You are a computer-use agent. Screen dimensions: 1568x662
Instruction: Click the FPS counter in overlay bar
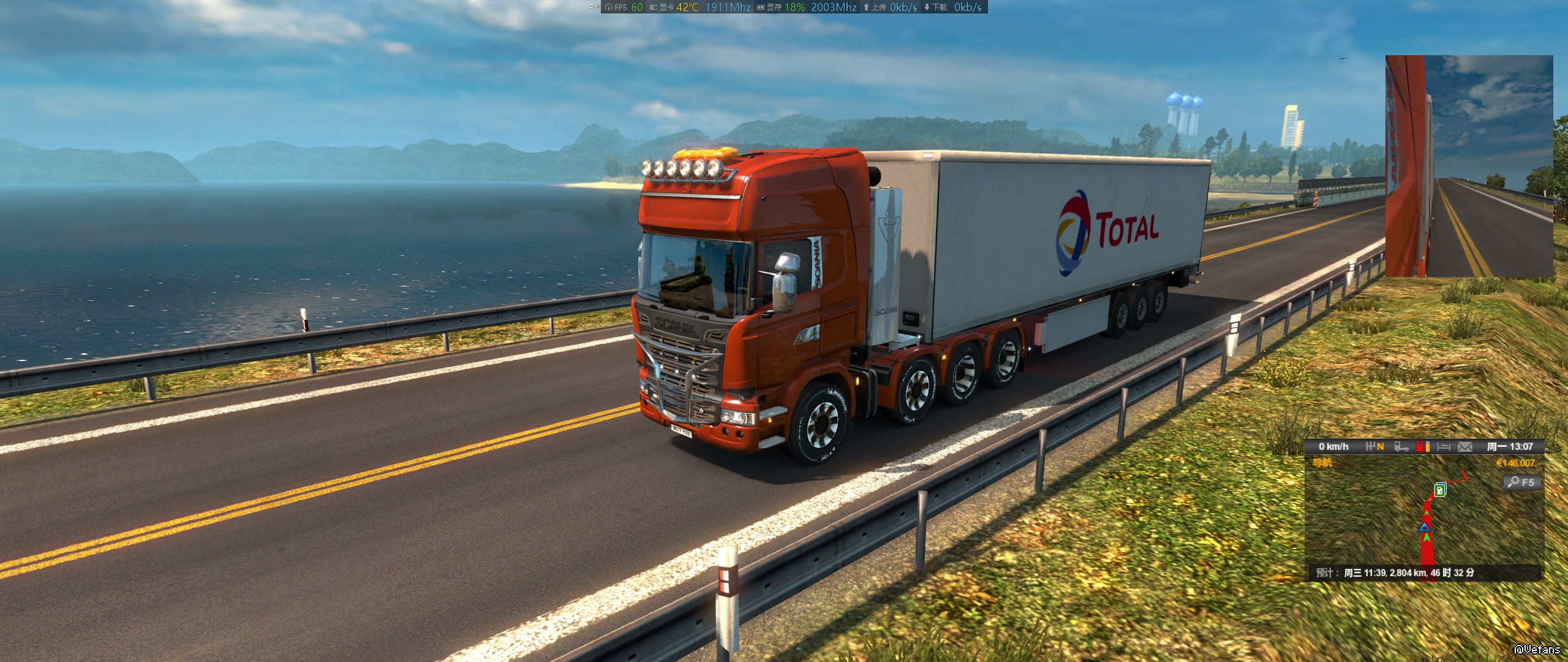click(625, 7)
